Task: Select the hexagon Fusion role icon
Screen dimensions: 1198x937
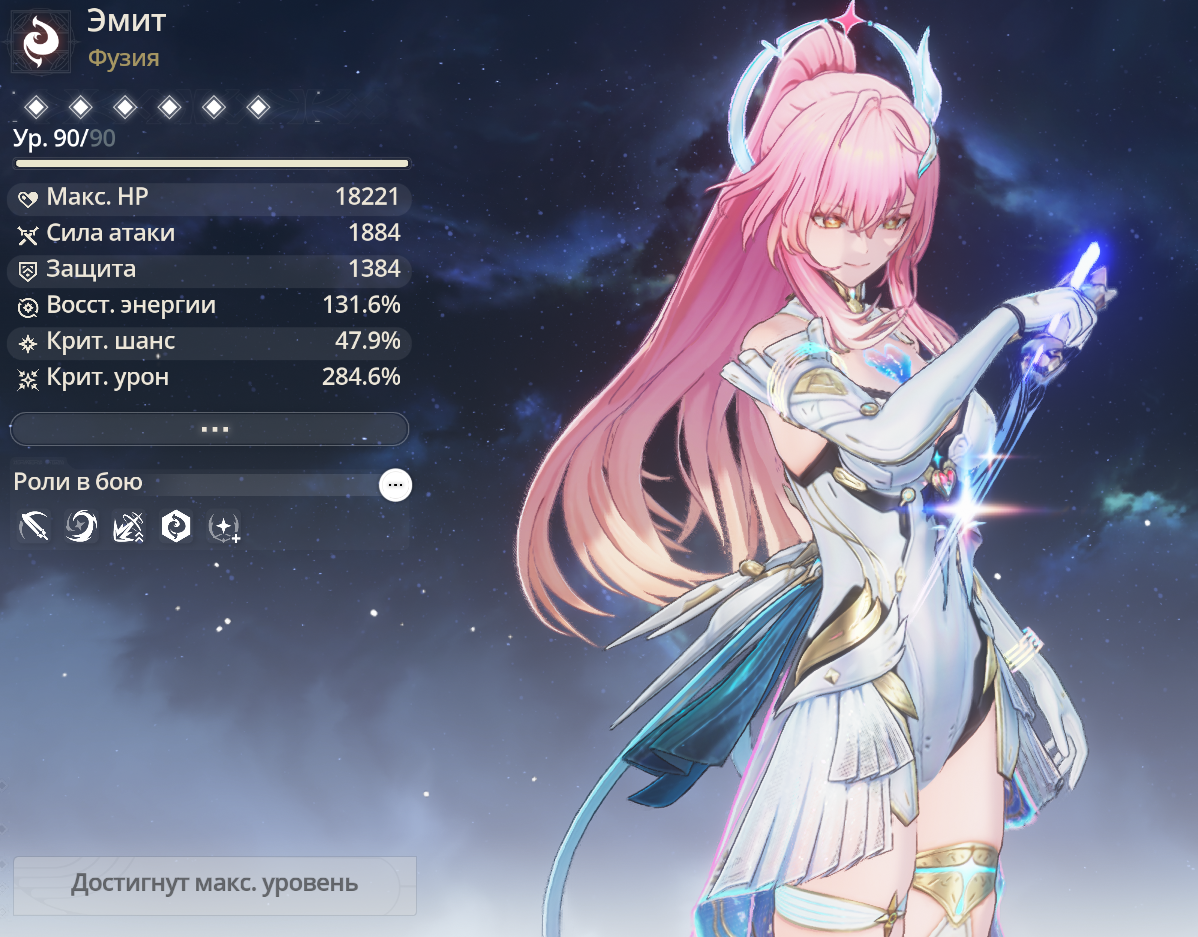Action: pyautogui.click(x=176, y=525)
